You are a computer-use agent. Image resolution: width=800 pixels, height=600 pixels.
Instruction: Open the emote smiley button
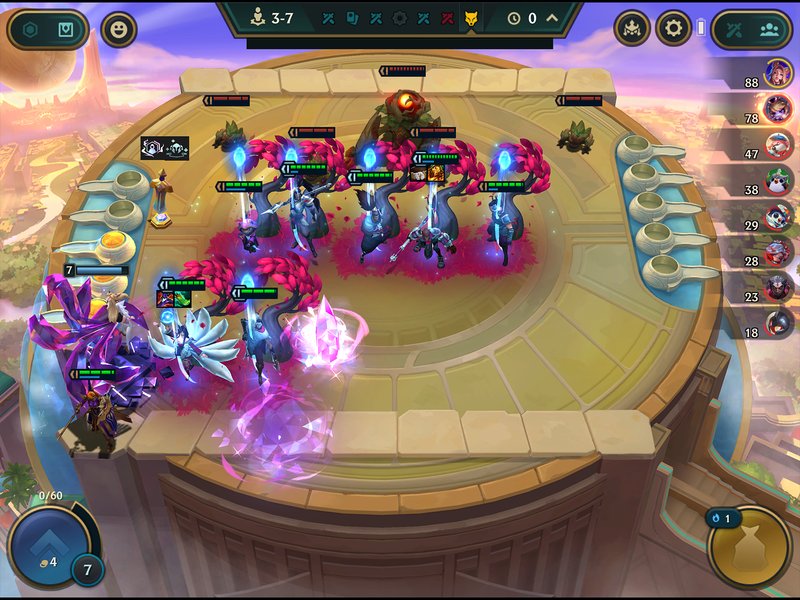[119, 29]
